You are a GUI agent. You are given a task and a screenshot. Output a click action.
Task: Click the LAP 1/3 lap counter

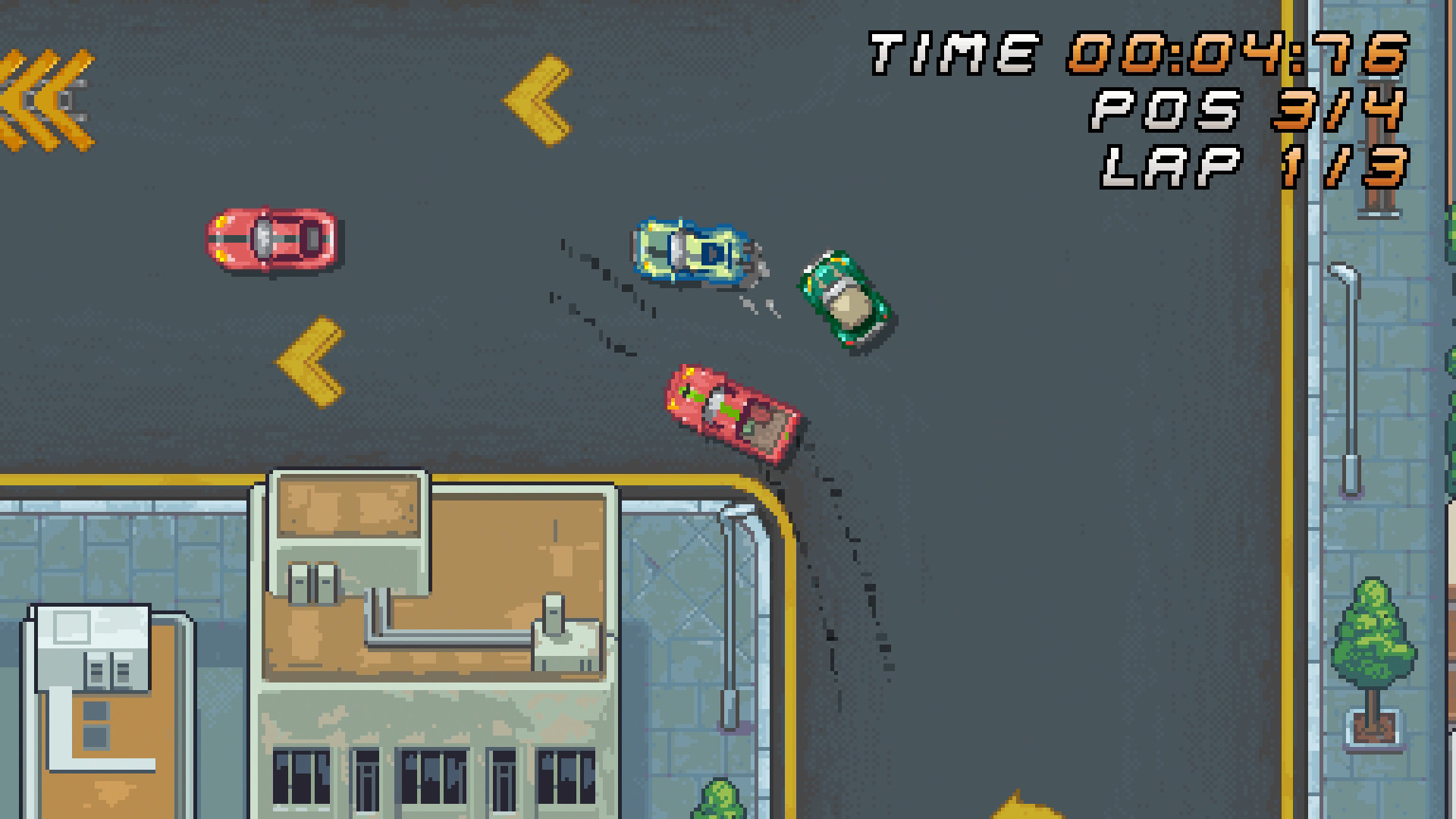click(1251, 167)
